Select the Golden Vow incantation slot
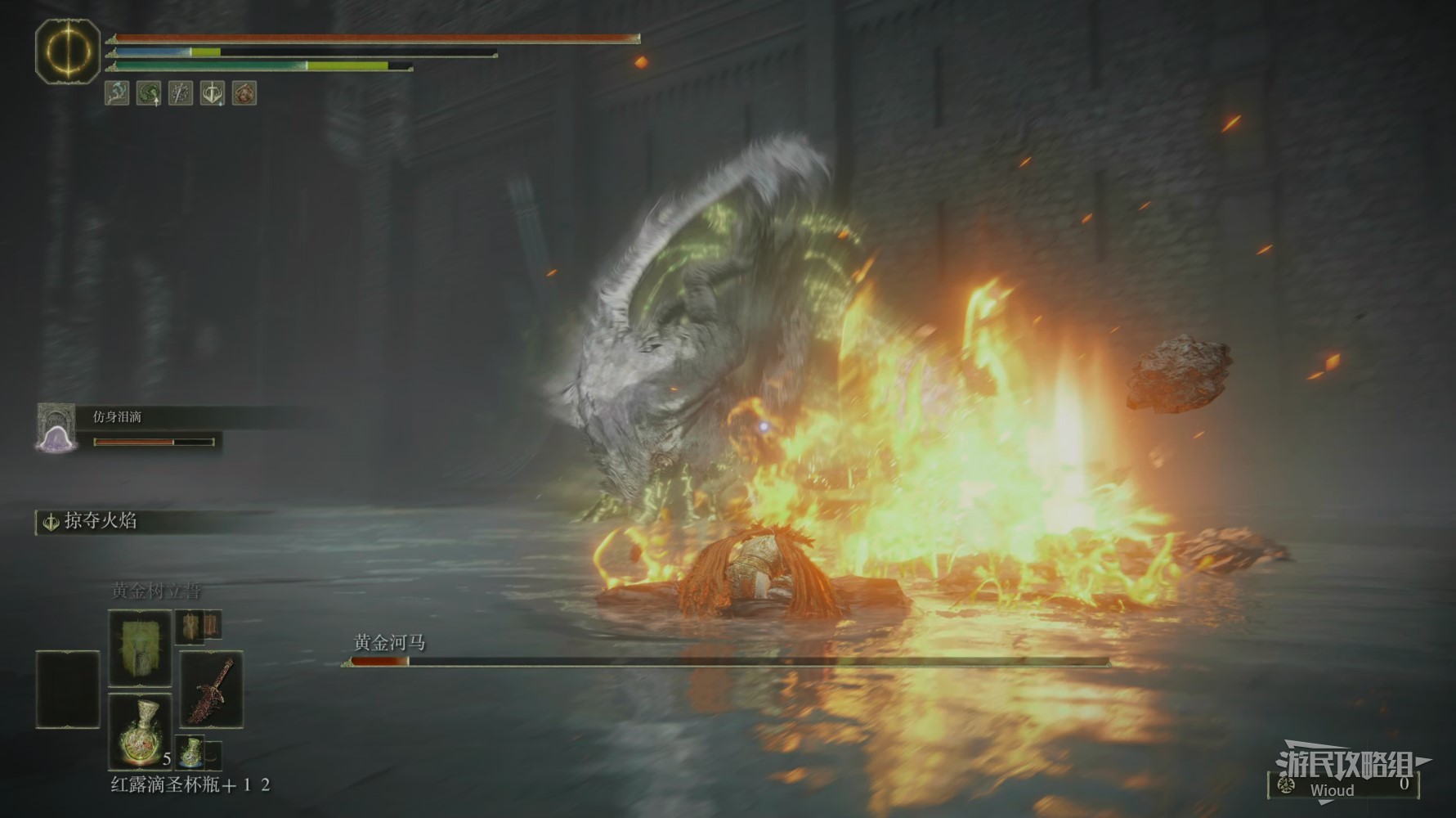Screen dimensions: 1456x818 [x=140, y=647]
